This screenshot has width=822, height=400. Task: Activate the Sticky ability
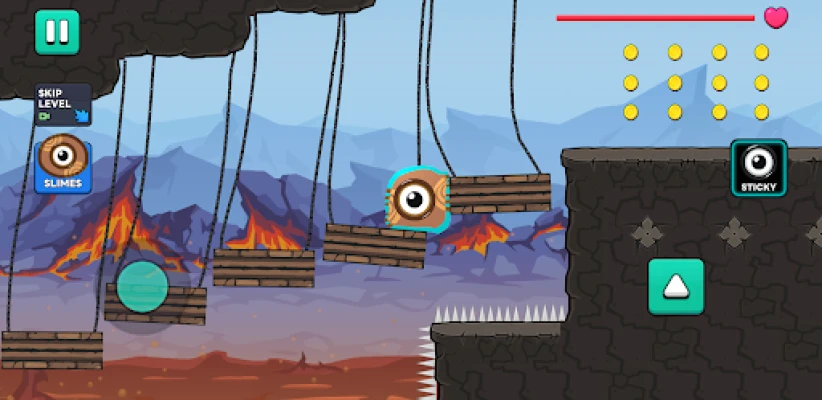[x=759, y=168]
